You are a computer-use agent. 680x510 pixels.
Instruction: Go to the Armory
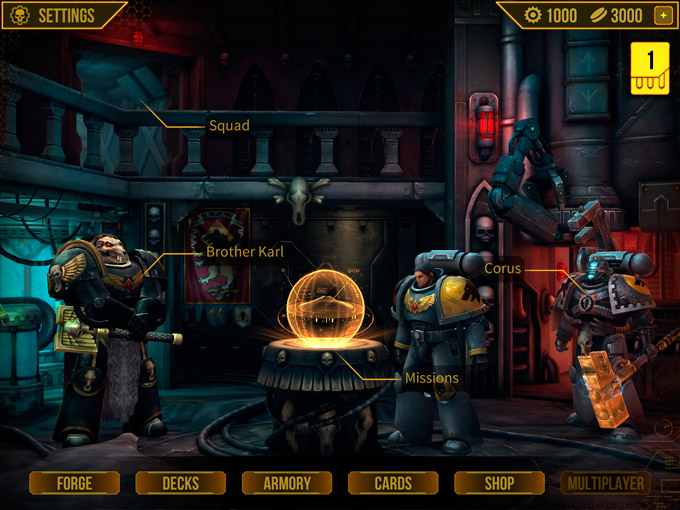[287, 483]
